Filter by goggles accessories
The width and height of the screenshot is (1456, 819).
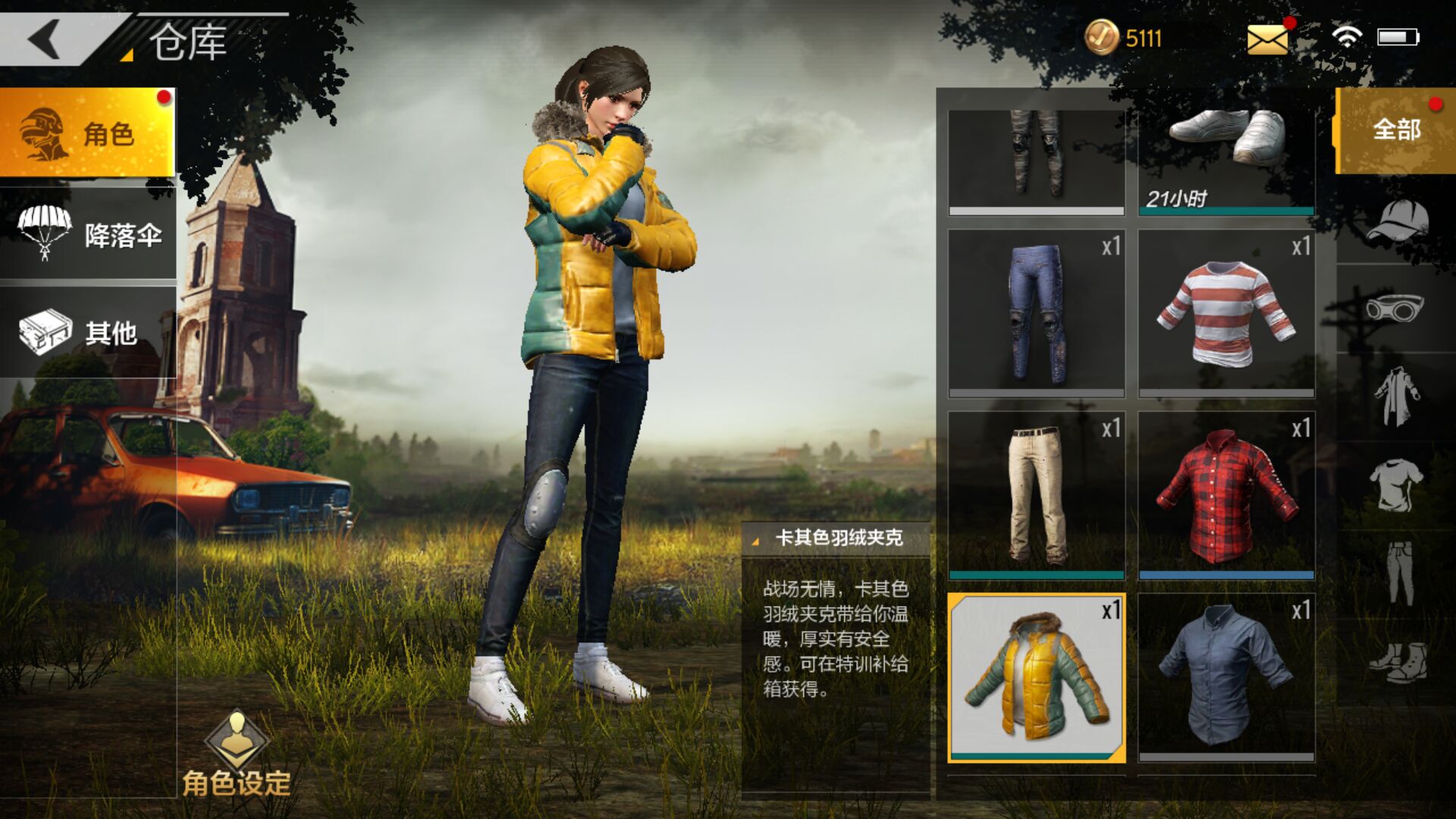pyautogui.click(x=1395, y=309)
